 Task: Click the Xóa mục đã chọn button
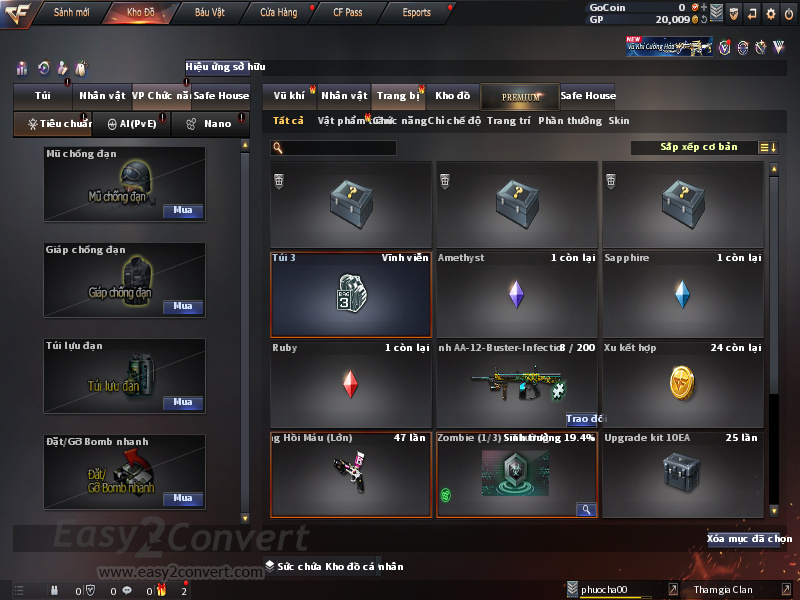[749, 538]
